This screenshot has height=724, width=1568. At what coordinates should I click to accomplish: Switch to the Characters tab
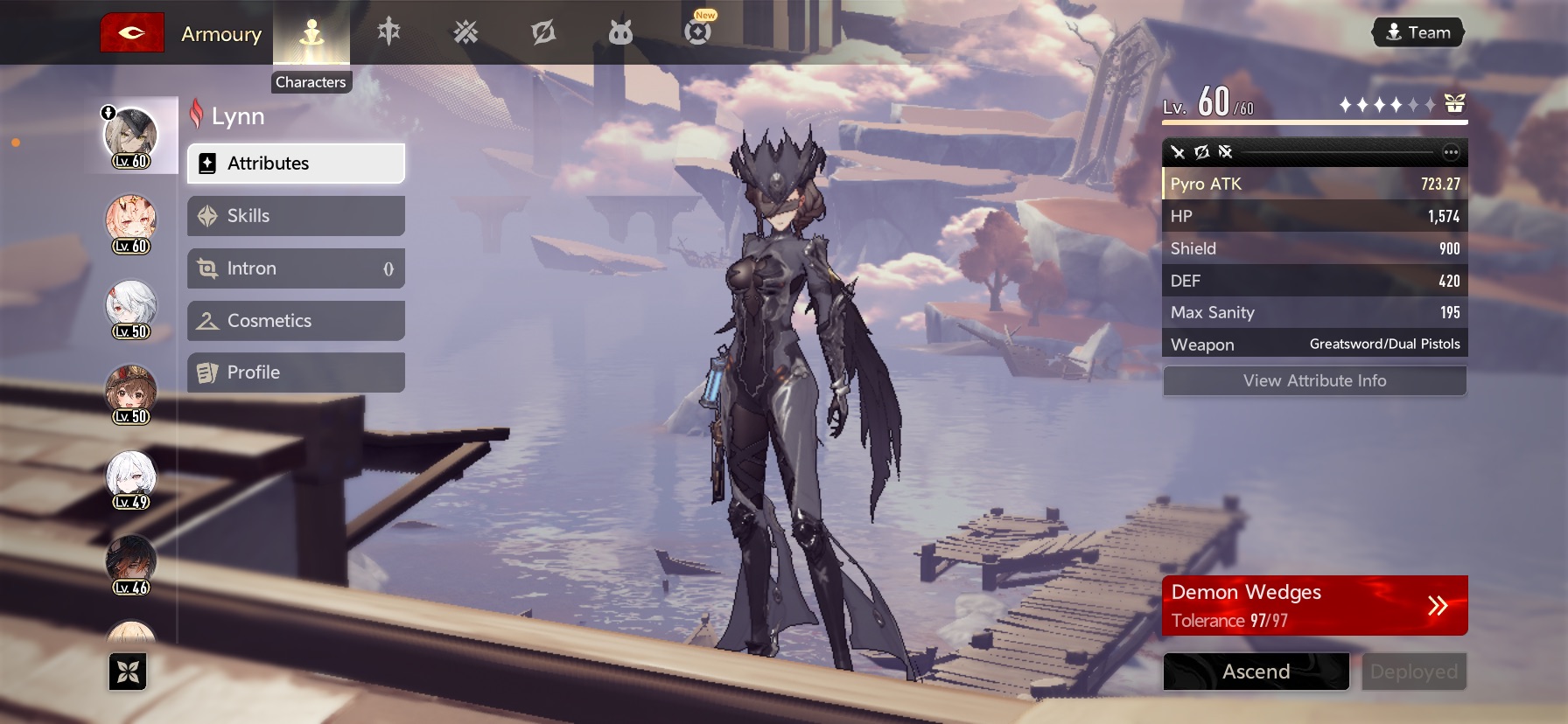click(311, 34)
